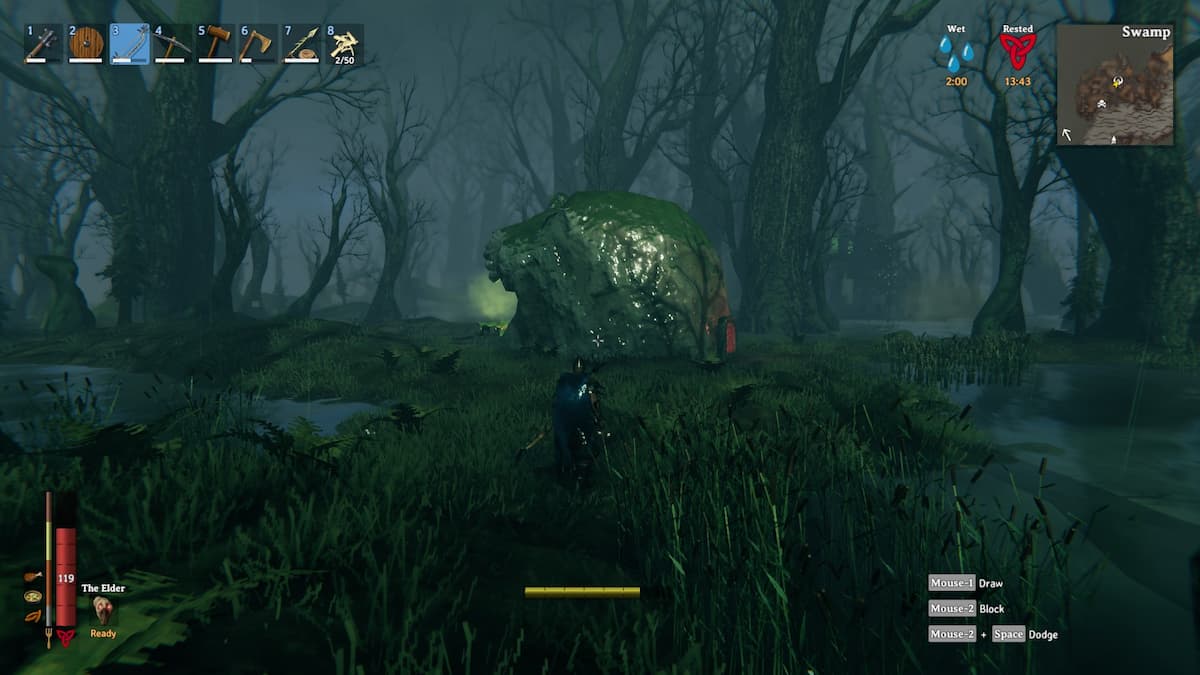Click the stew bowl food icon
Viewport: 1200px width, 675px height.
coord(34,597)
